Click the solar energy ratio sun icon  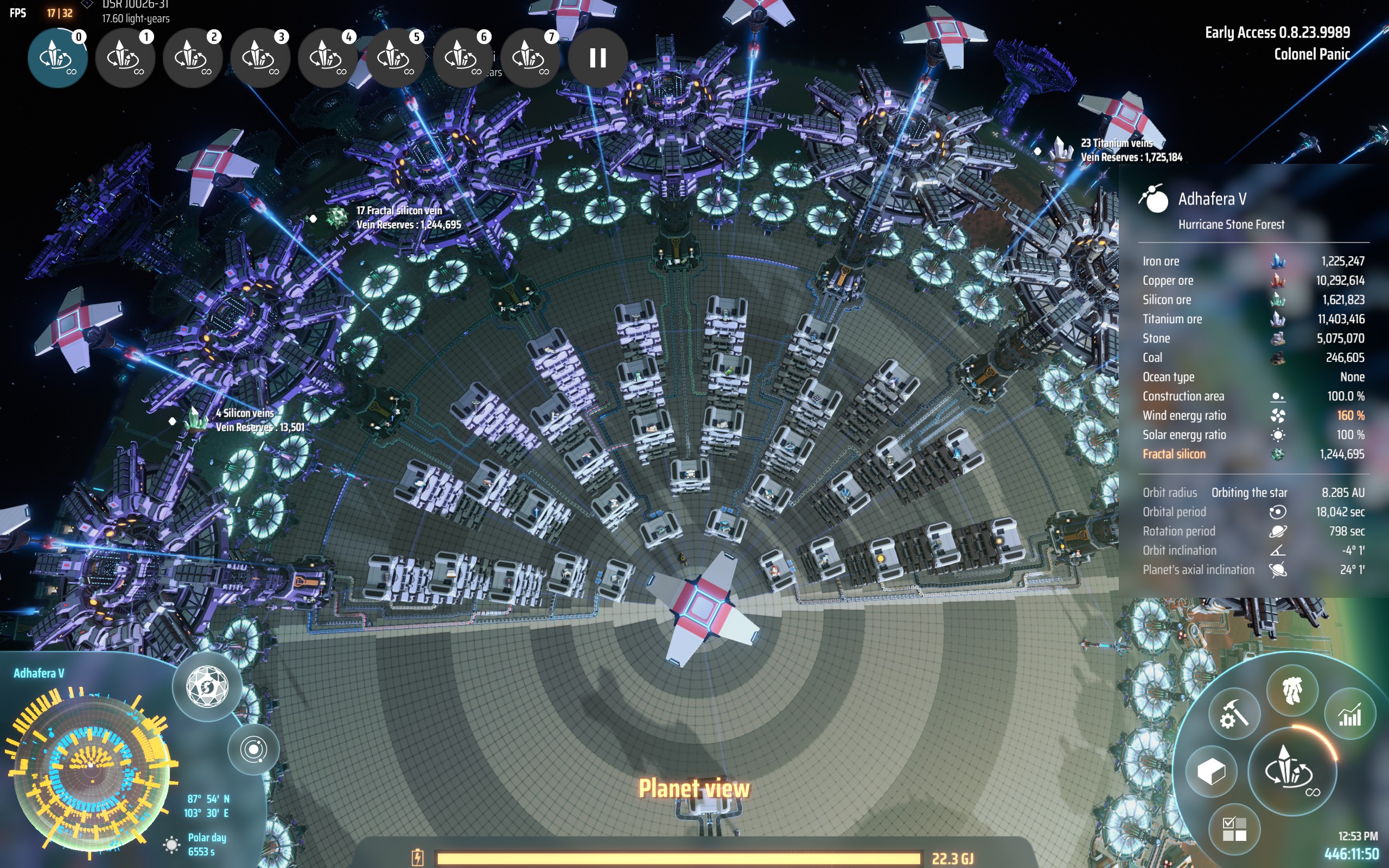click(1279, 435)
